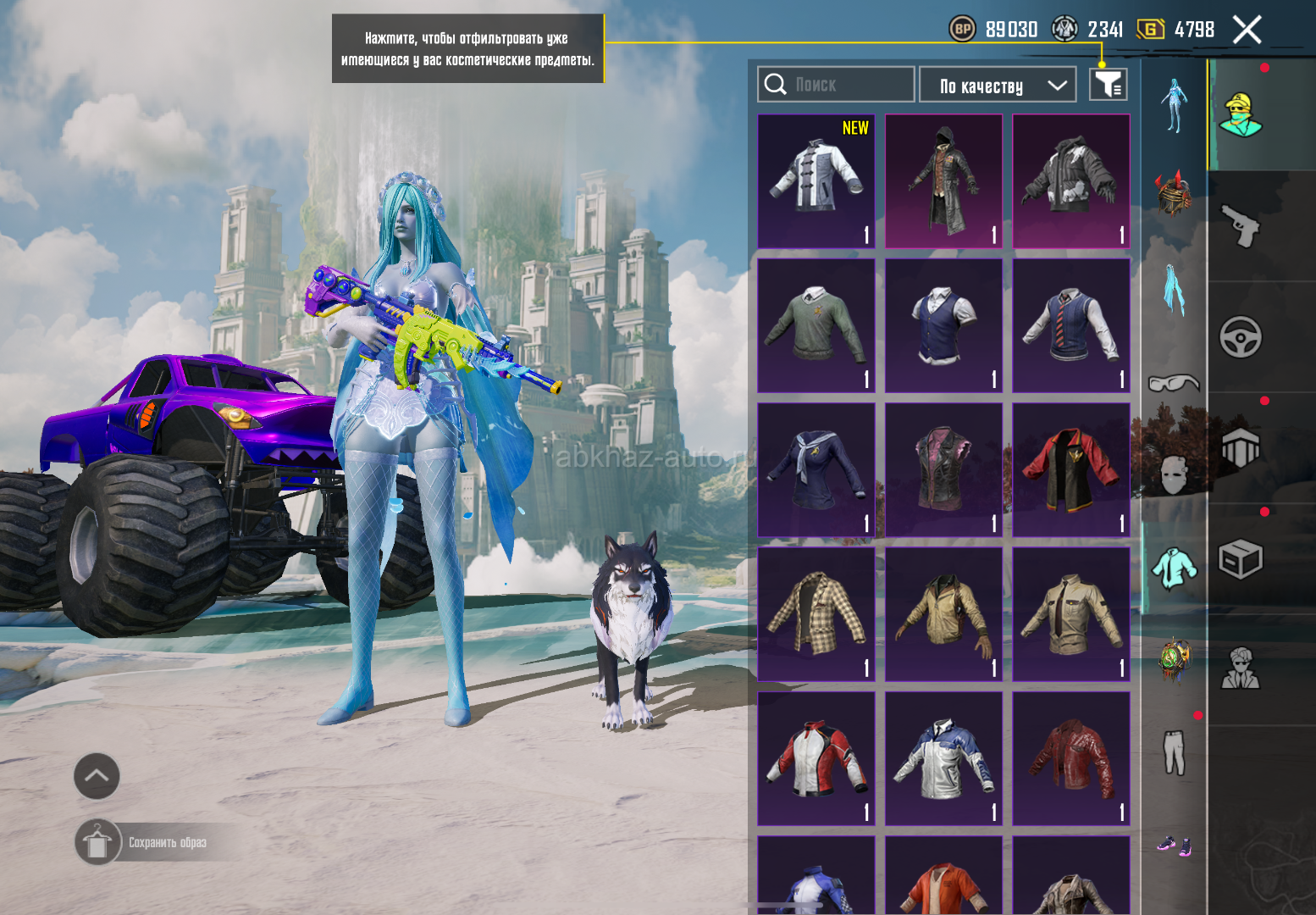This screenshot has height=915, width=1316.
Task: Select the green sweater item
Action: [816, 326]
